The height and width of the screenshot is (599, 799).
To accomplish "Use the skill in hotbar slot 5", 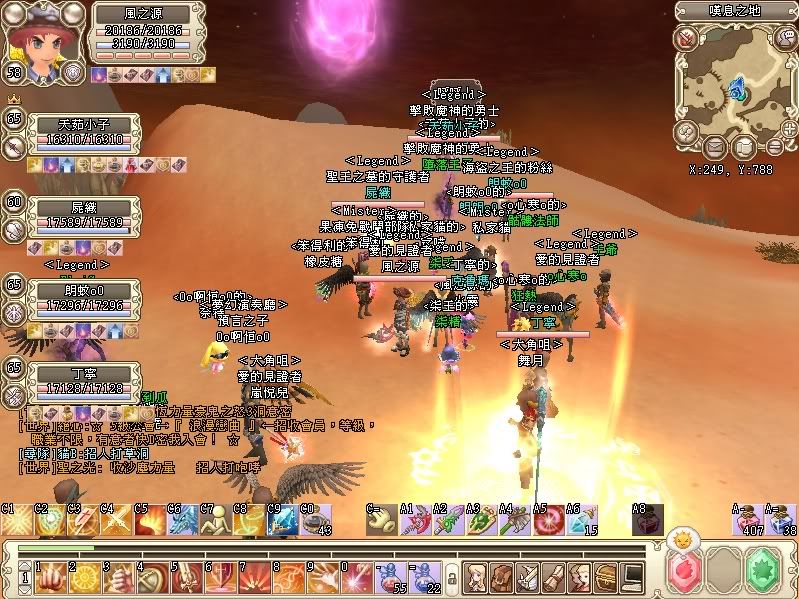I will pos(188,578).
